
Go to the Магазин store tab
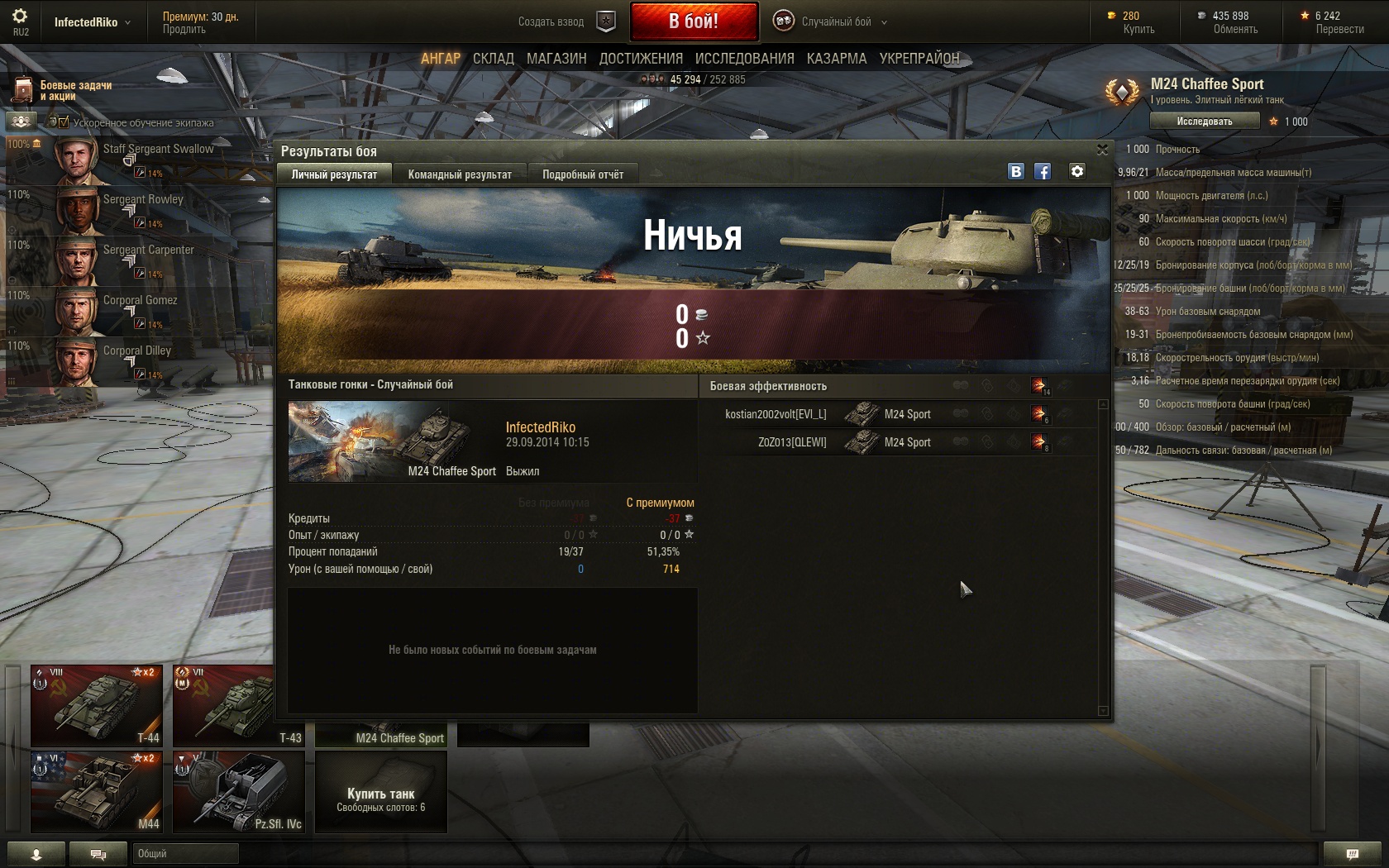tap(556, 59)
